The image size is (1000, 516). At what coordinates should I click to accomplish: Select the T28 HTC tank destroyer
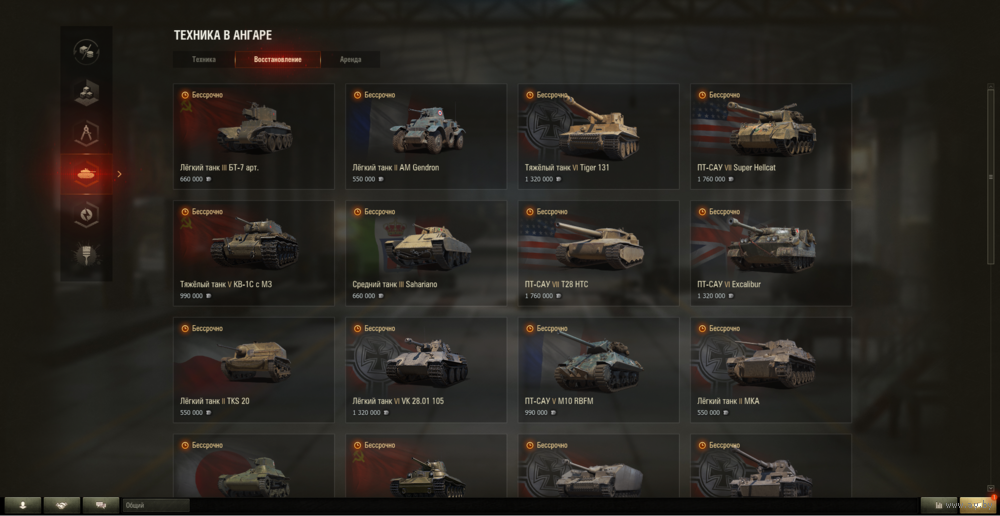click(598, 253)
